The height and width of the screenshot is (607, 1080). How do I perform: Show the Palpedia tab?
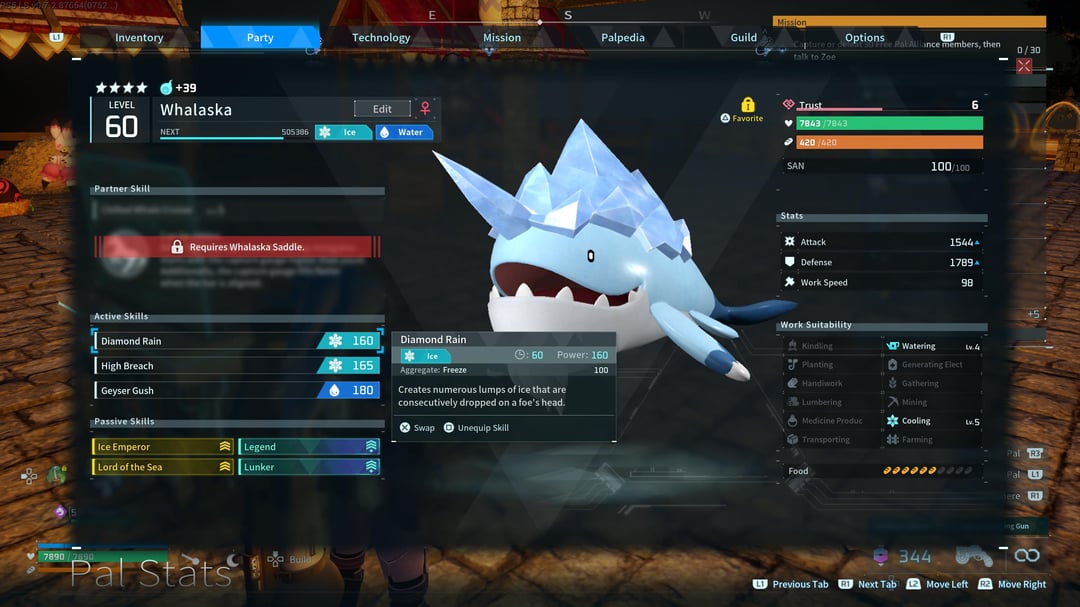(x=623, y=38)
